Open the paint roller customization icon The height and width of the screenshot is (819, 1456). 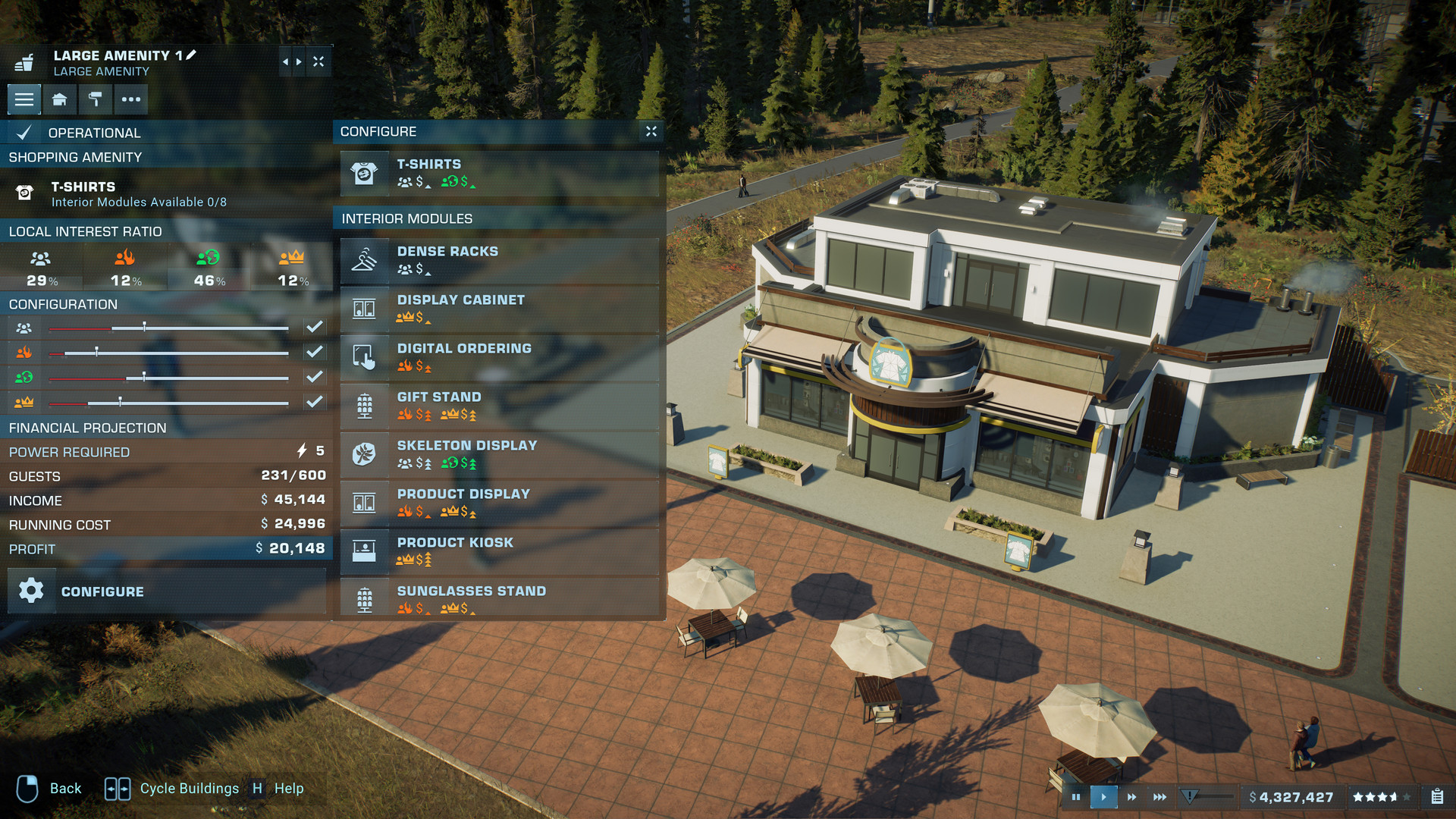pos(95,99)
